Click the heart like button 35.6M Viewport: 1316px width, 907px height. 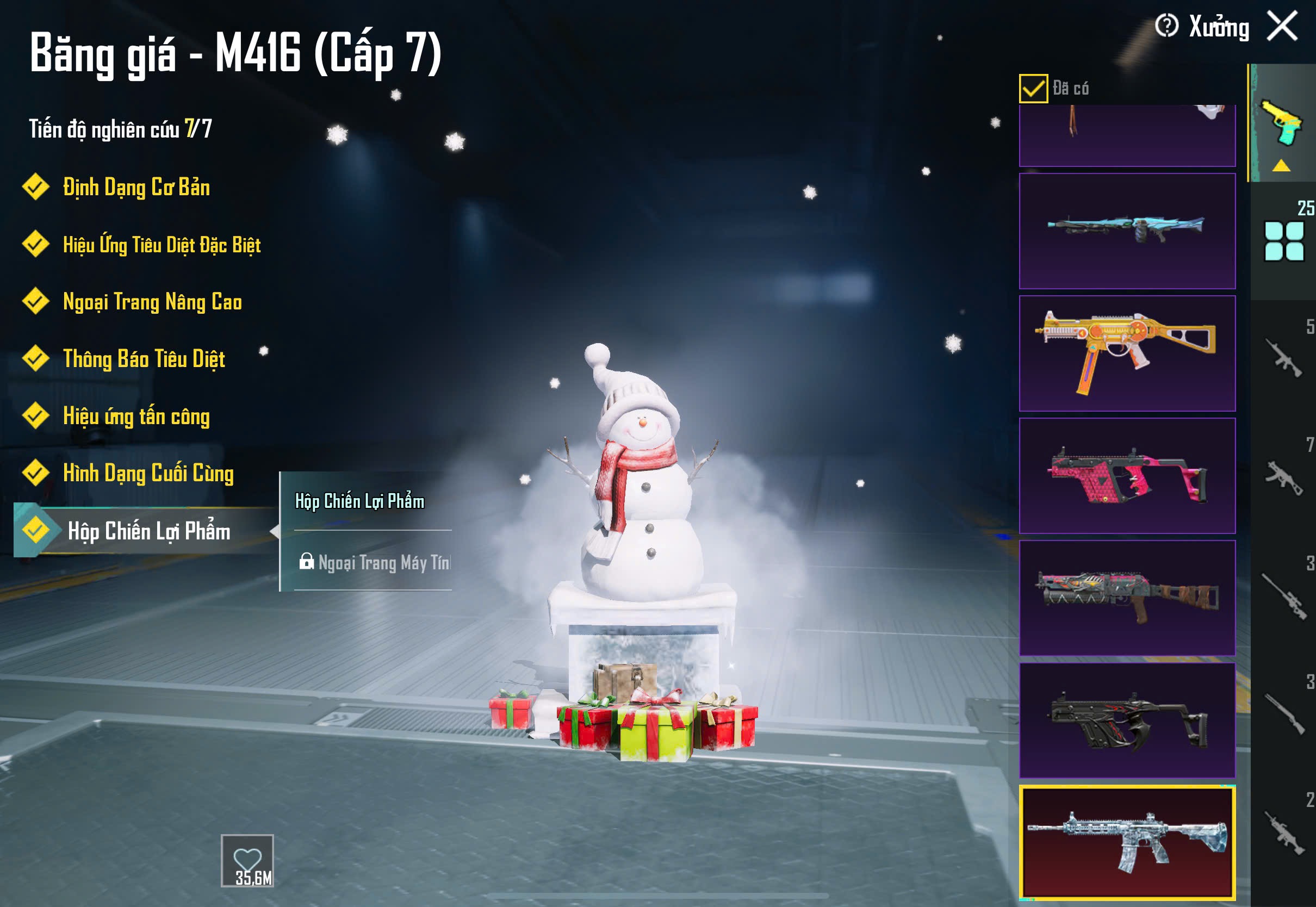pos(247,860)
